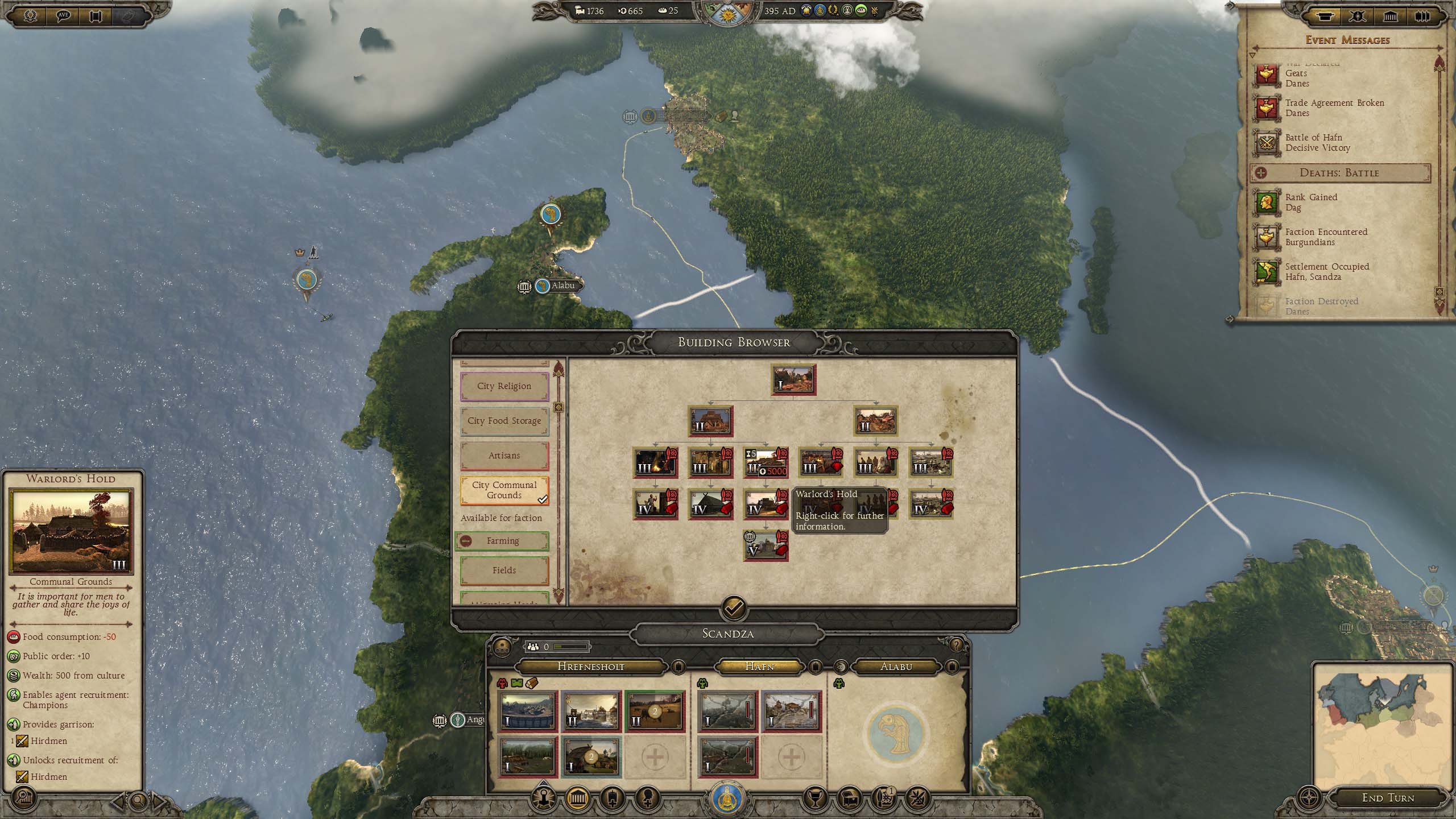The height and width of the screenshot is (819, 1456).
Task: Click the province help question mark
Action: click(956, 646)
